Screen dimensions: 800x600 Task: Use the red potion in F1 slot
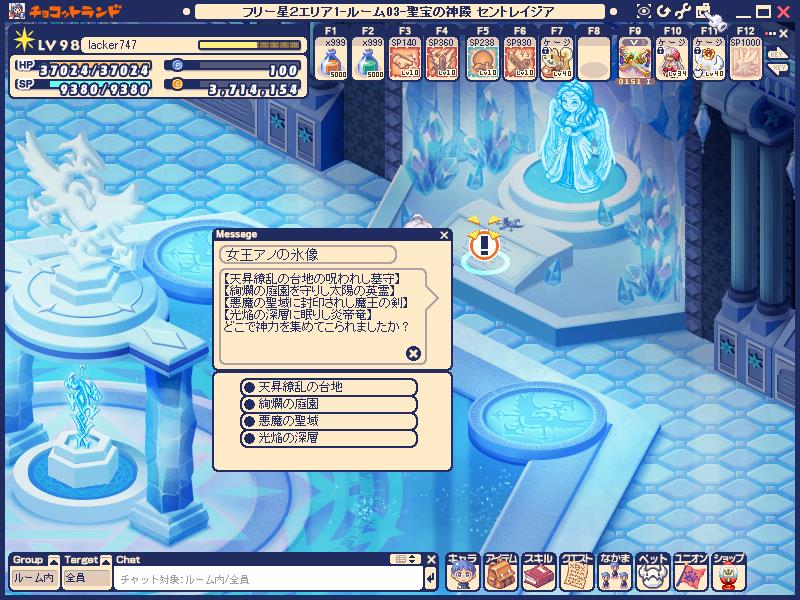click(333, 62)
